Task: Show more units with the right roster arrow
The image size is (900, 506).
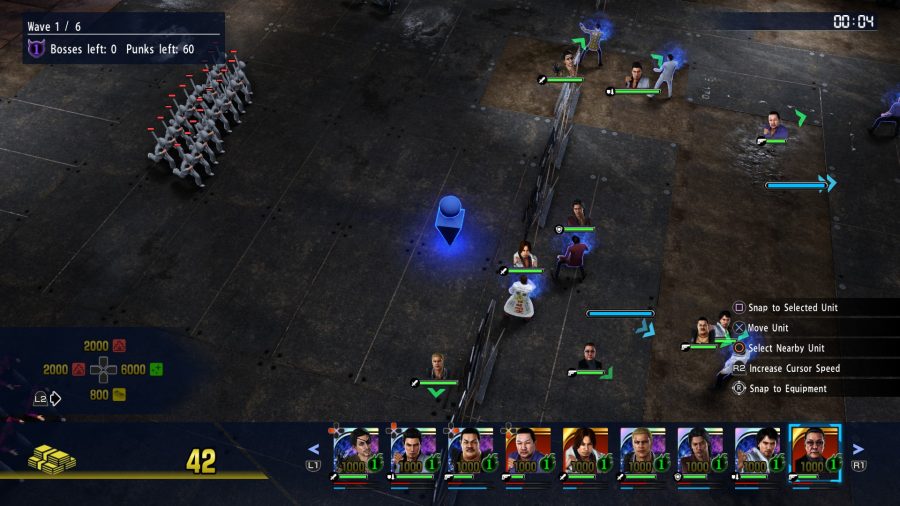Action: (857, 450)
